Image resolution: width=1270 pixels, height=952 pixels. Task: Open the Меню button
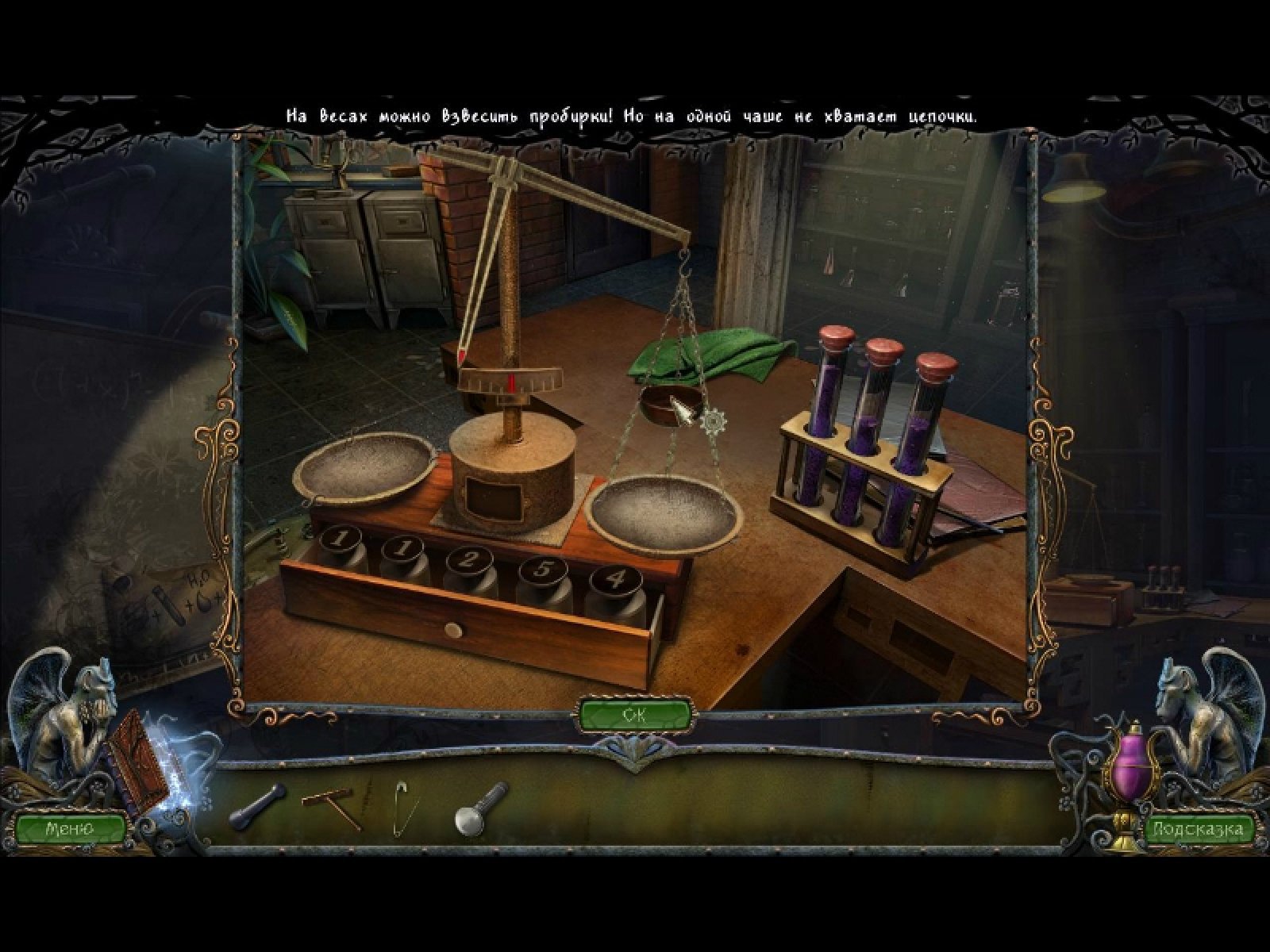click(x=70, y=828)
